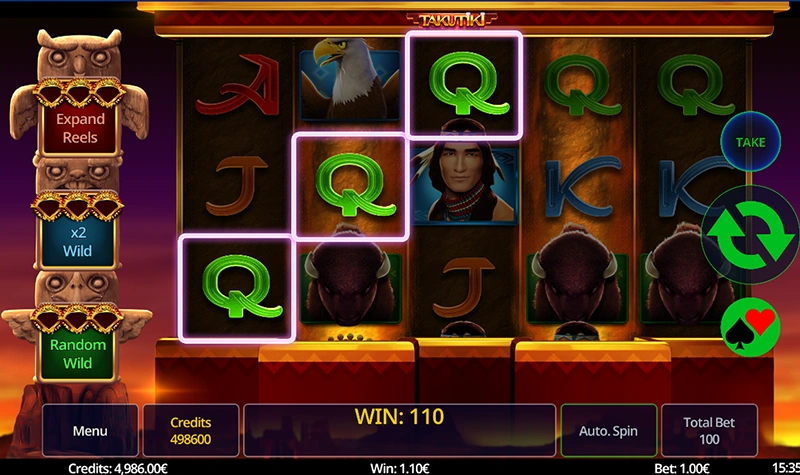Screen dimensions: 800x475
Task: Select the Random Wild totem panel
Action: click(x=80, y=353)
